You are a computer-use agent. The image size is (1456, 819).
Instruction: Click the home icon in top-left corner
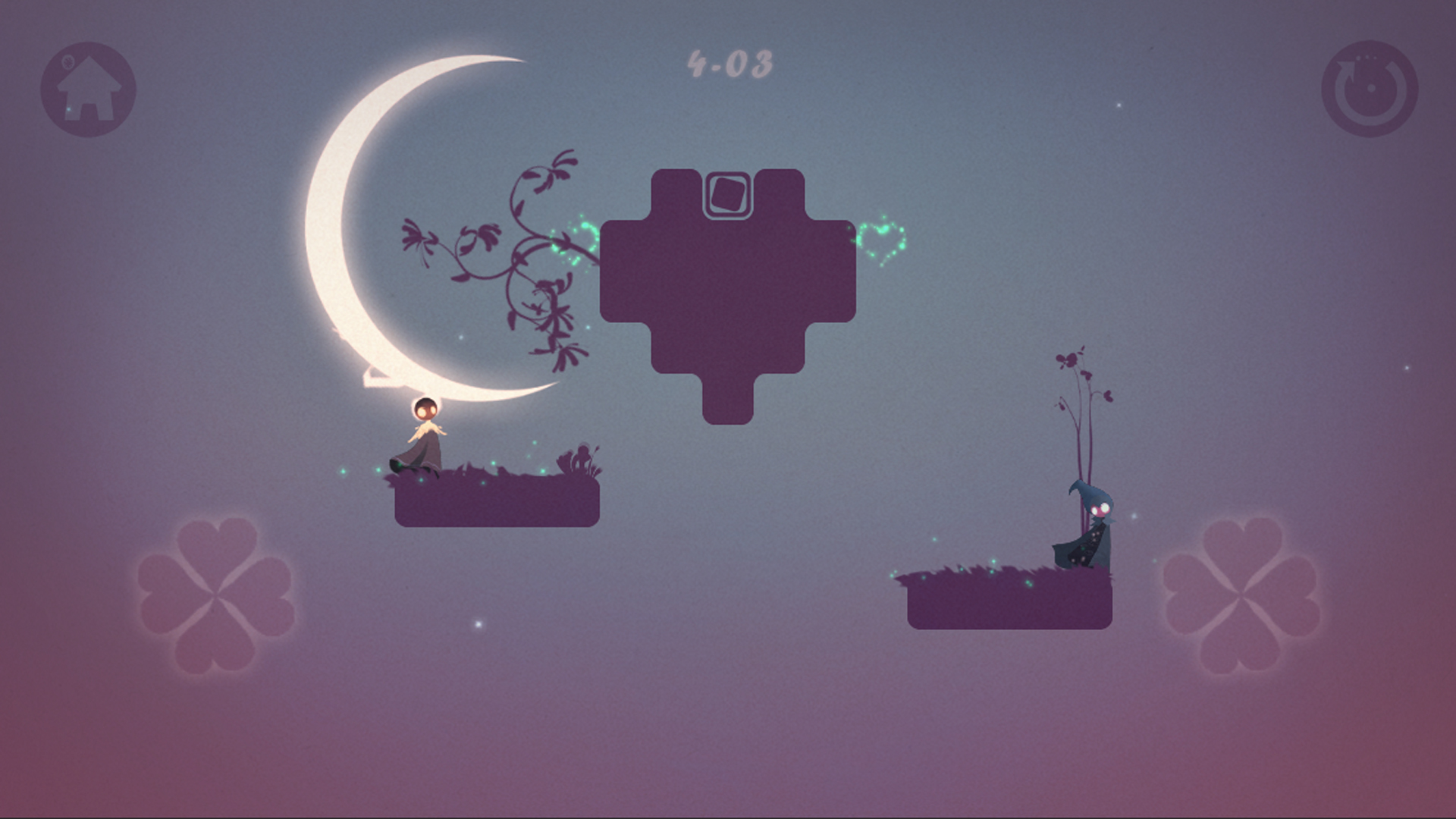coord(89,89)
